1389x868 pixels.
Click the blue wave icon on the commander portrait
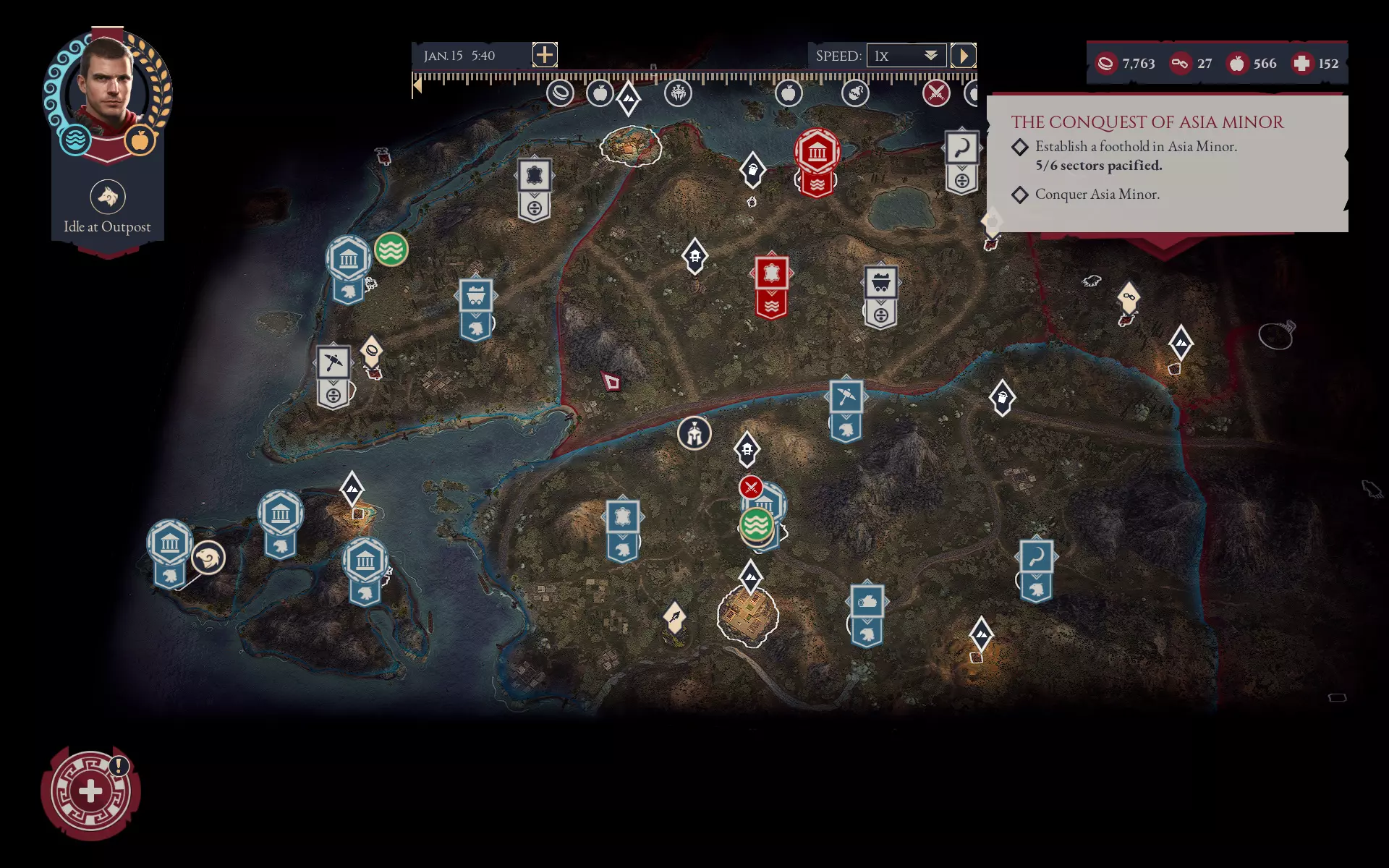point(75,140)
